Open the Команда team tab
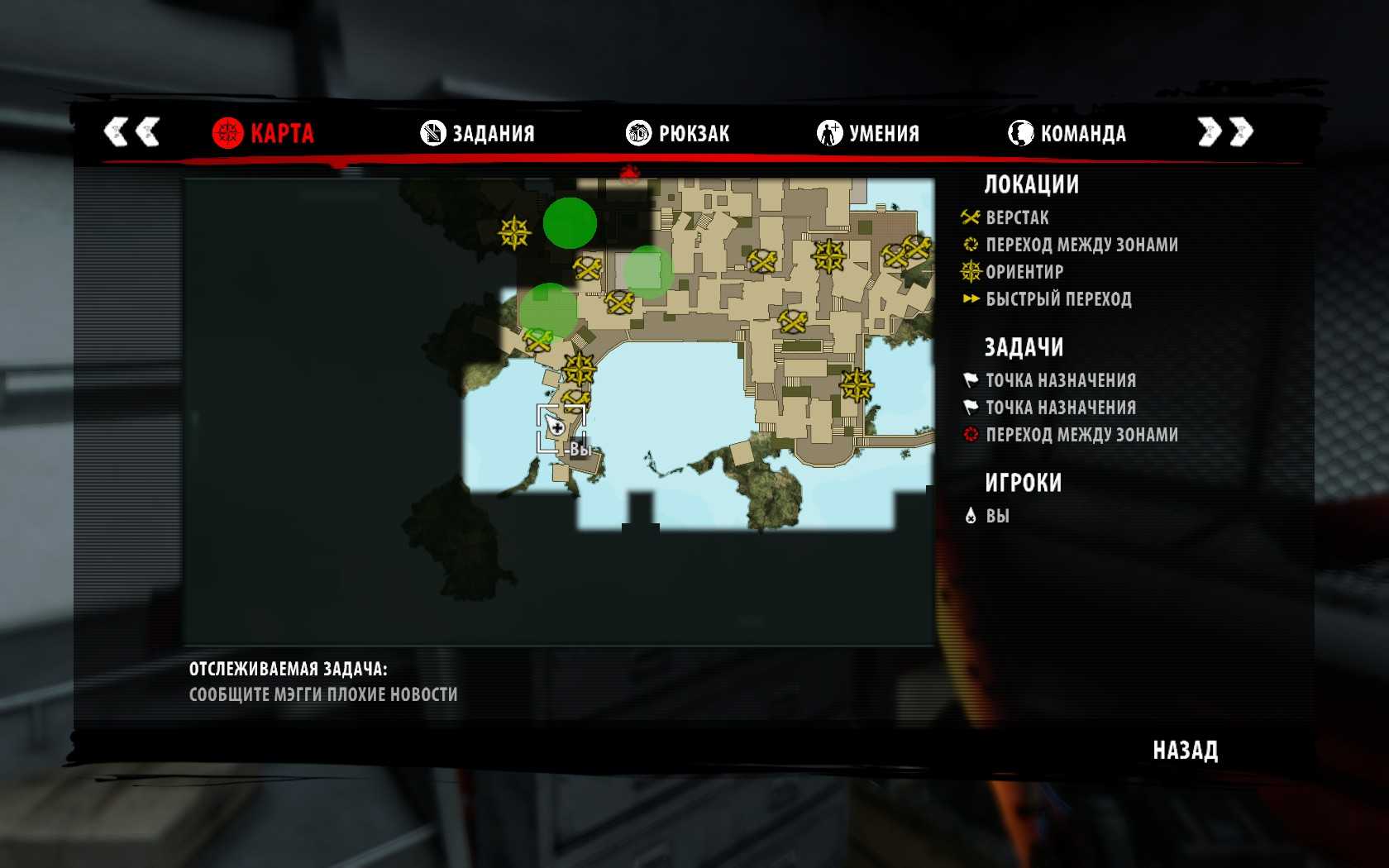 coord(1067,133)
